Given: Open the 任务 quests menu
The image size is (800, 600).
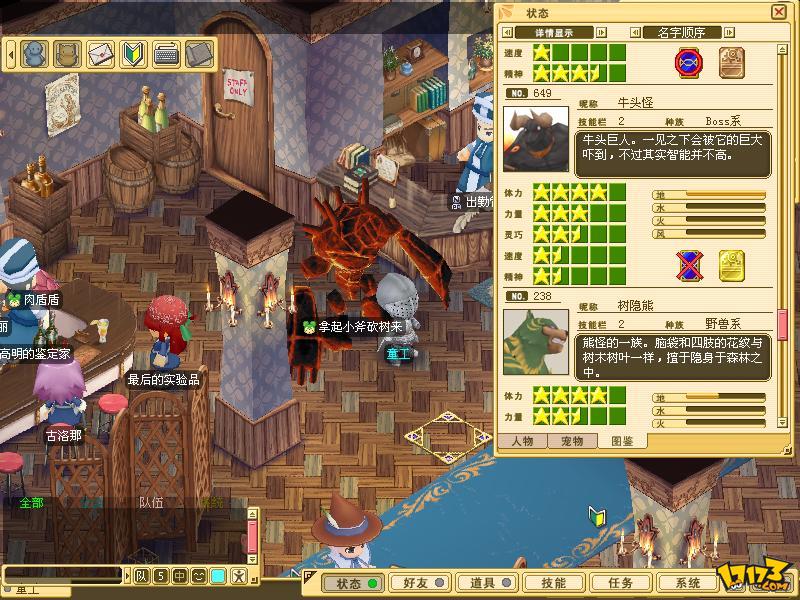Looking at the screenshot, I should click(620, 583).
